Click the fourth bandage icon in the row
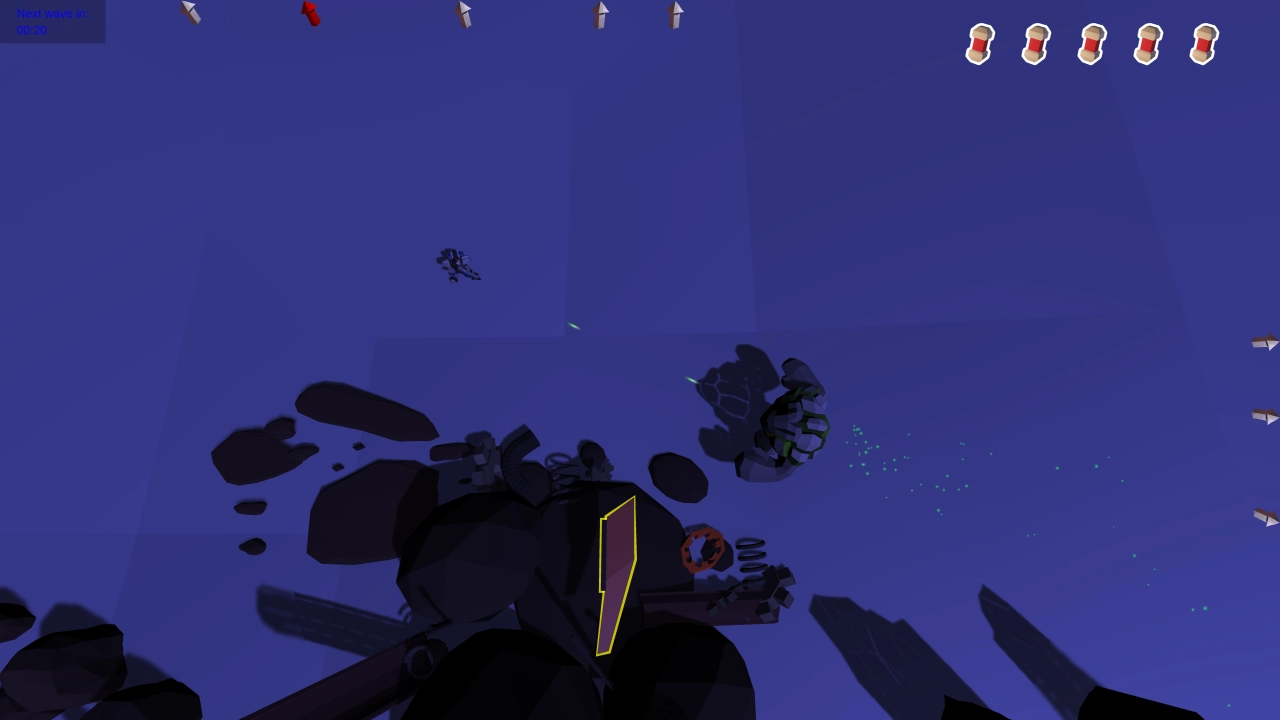1280x720 pixels. [x=1146, y=44]
